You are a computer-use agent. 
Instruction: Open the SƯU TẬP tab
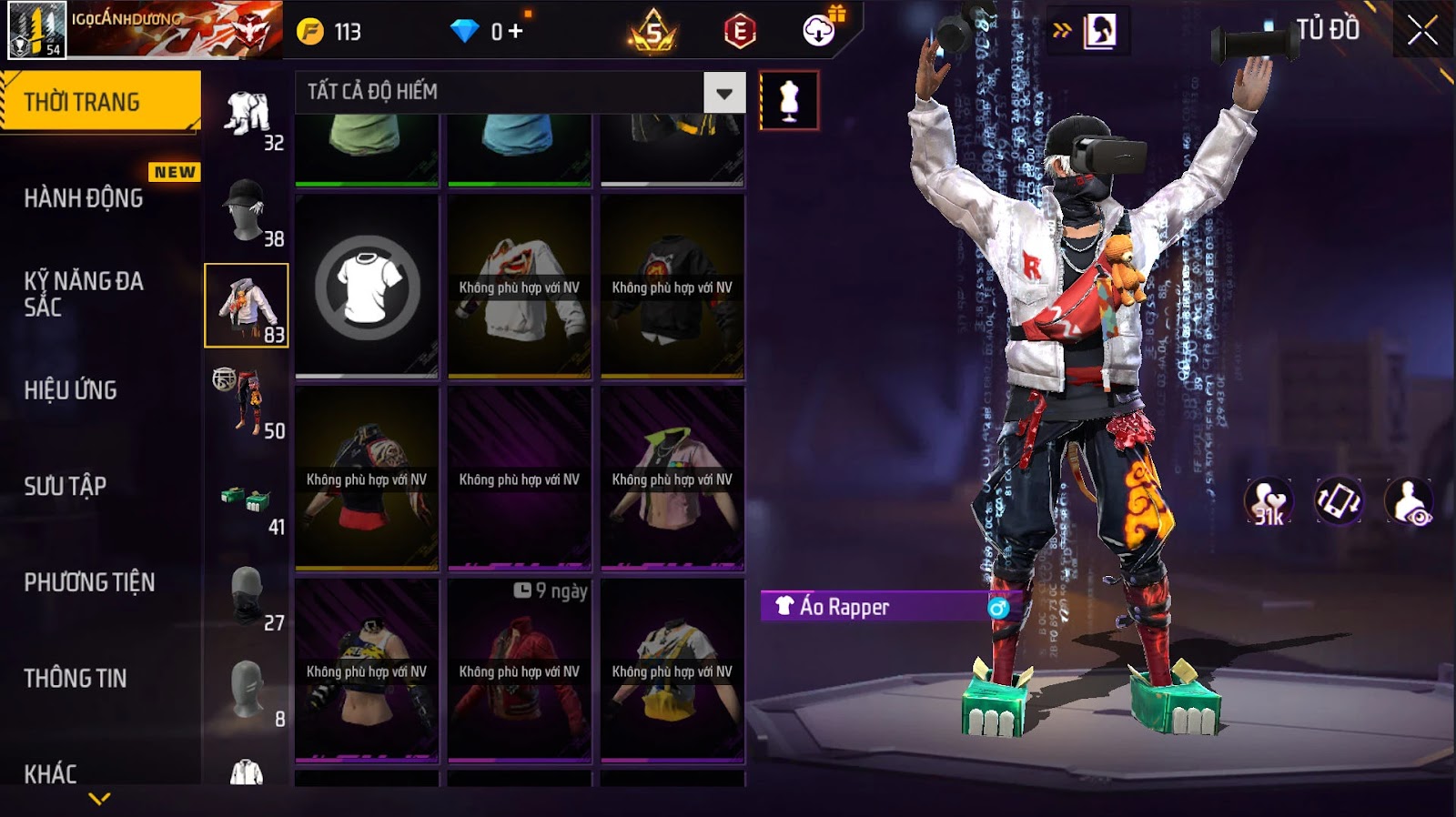pyautogui.click(x=66, y=487)
